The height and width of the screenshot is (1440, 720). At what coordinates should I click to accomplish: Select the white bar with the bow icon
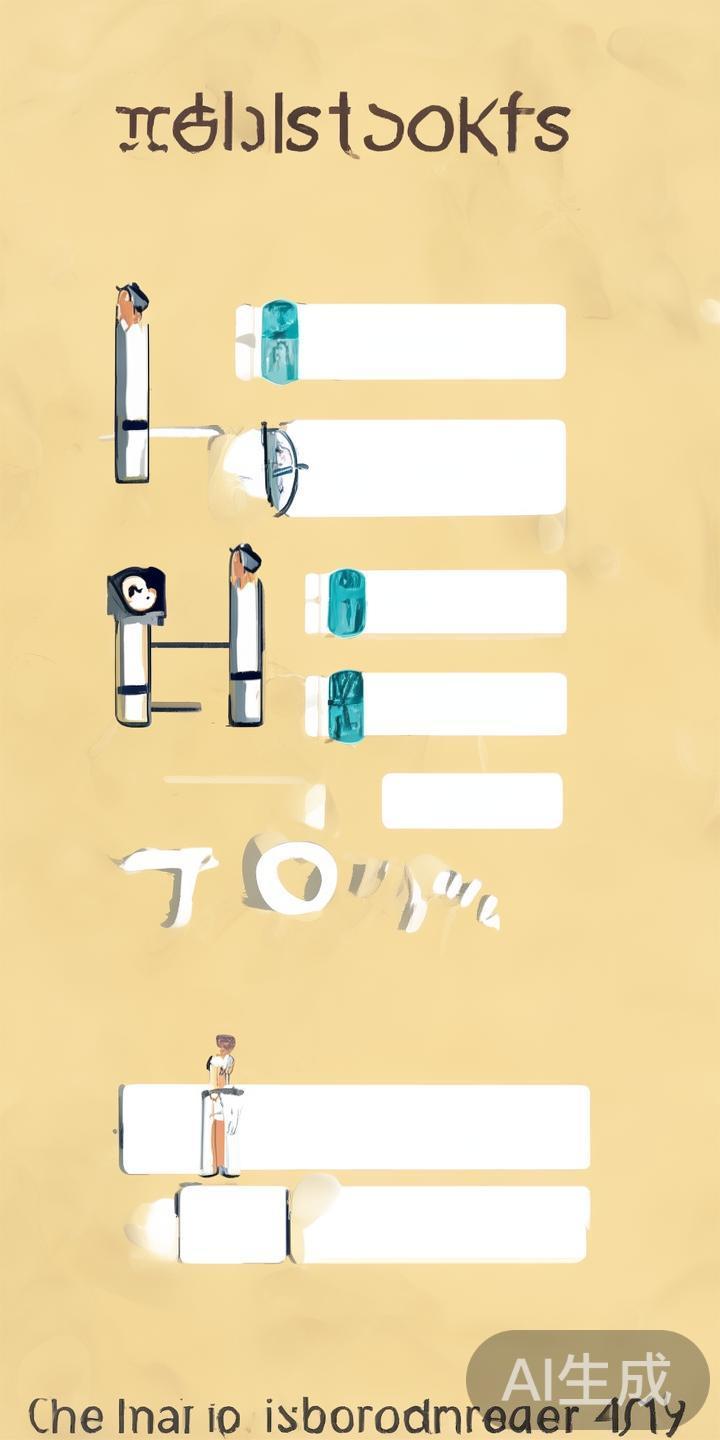pos(420,468)
